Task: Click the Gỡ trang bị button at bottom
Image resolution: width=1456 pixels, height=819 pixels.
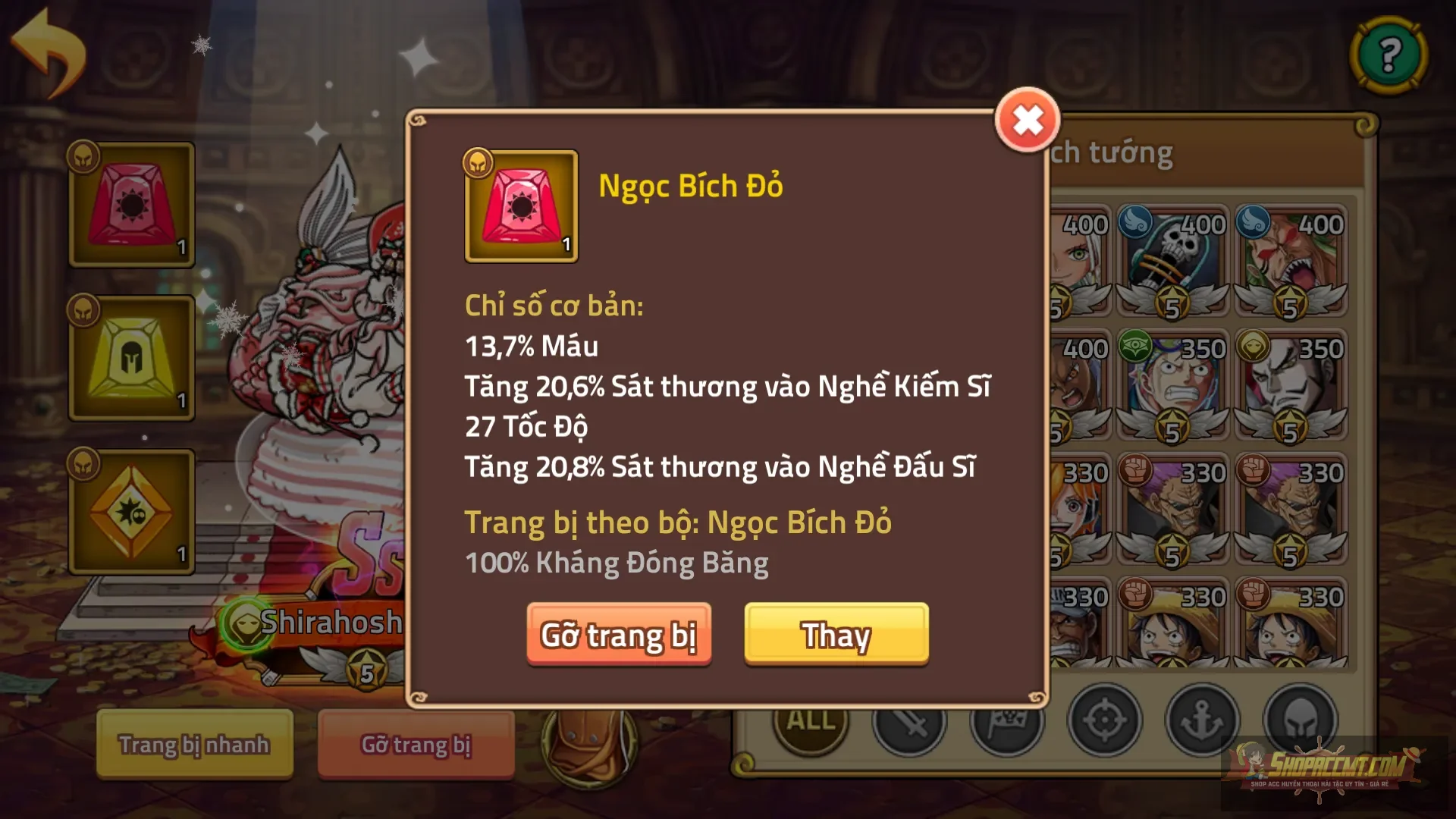Action: pyautogui.click(x=416, y=744)
